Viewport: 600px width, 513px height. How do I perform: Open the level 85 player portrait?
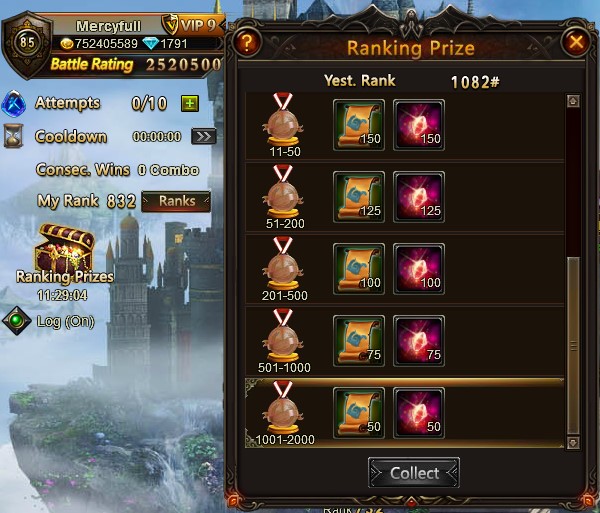(x=27, y=43)
